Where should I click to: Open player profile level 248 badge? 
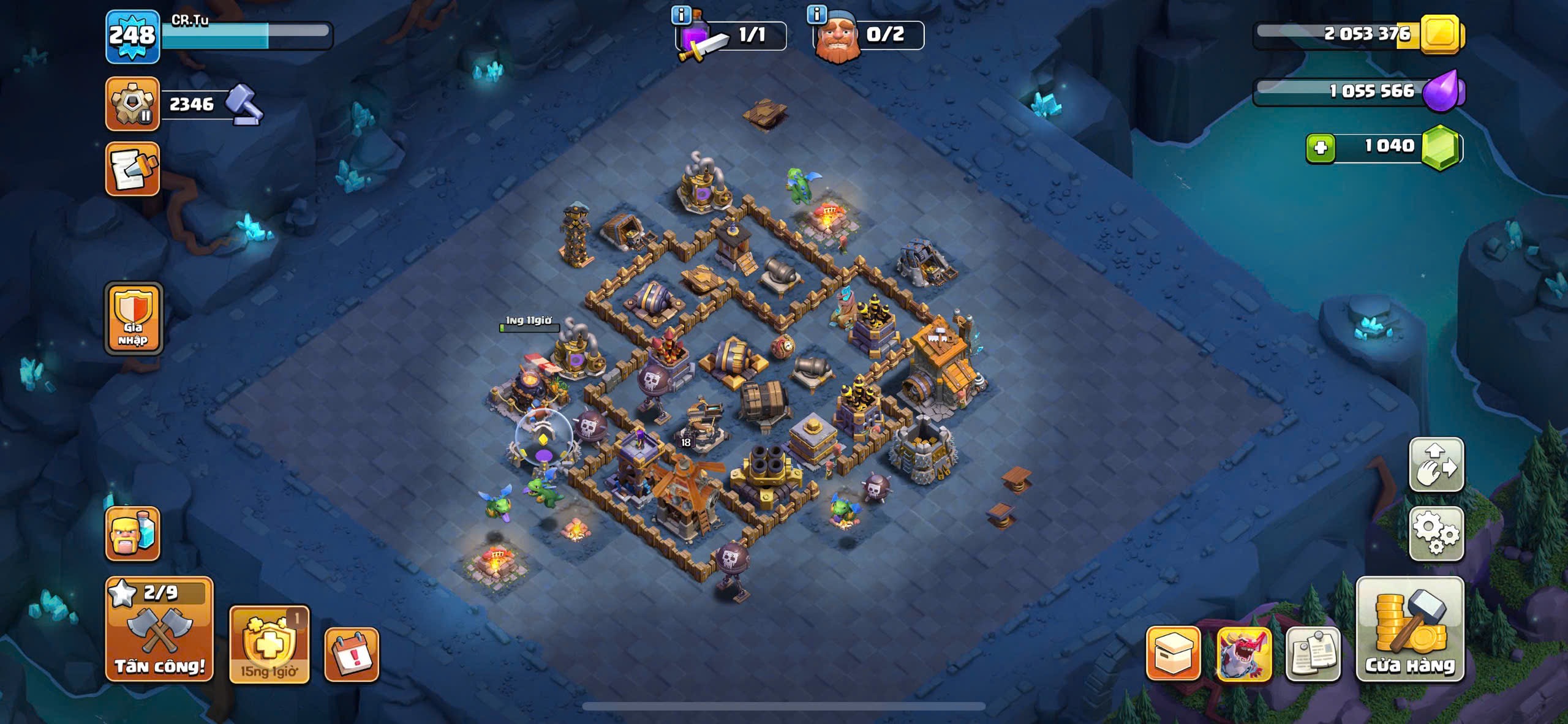(132, 37)
